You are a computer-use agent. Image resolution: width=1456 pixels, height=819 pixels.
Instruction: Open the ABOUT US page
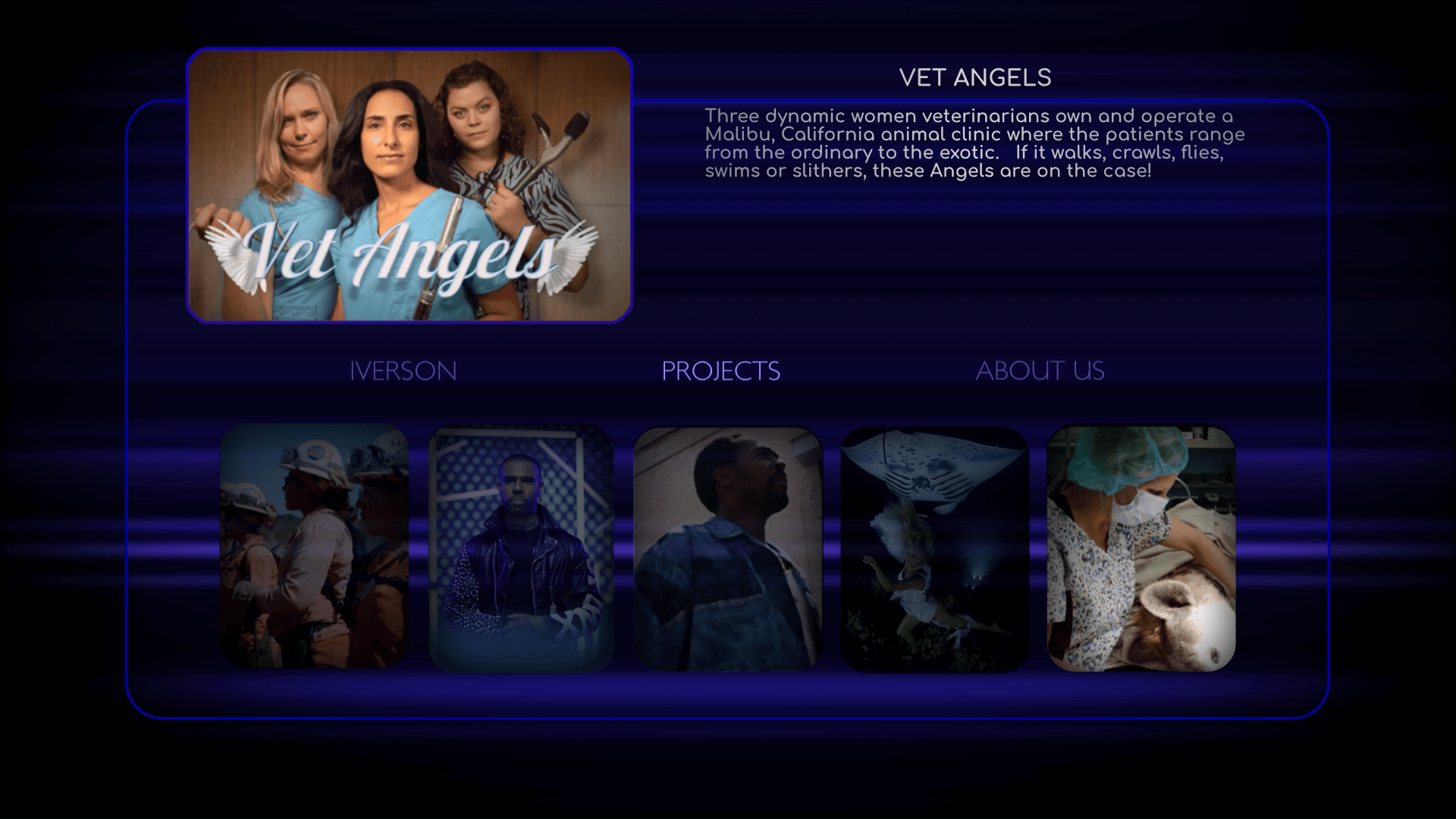click(x=1040, y=371)
